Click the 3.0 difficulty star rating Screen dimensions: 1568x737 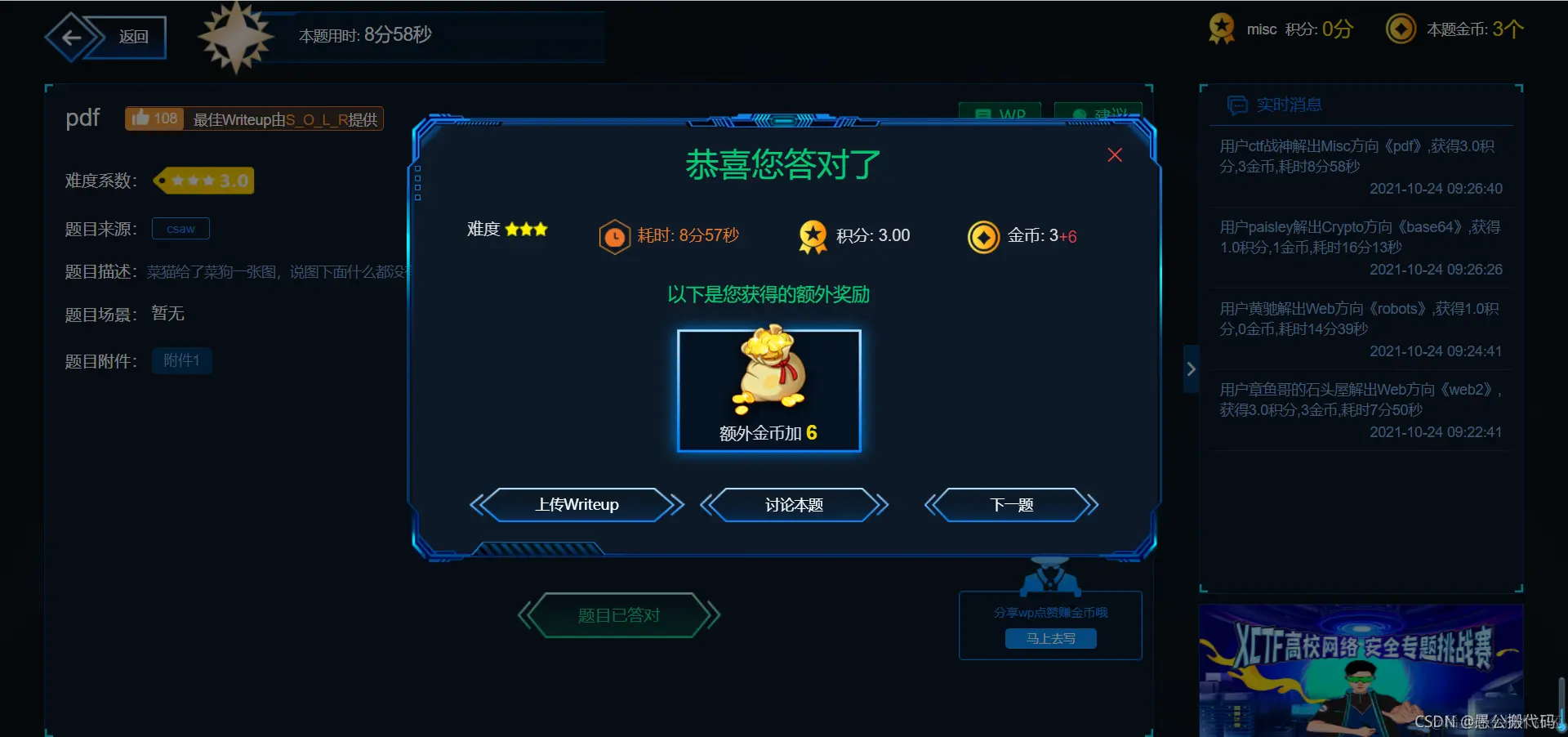point(203,181)
